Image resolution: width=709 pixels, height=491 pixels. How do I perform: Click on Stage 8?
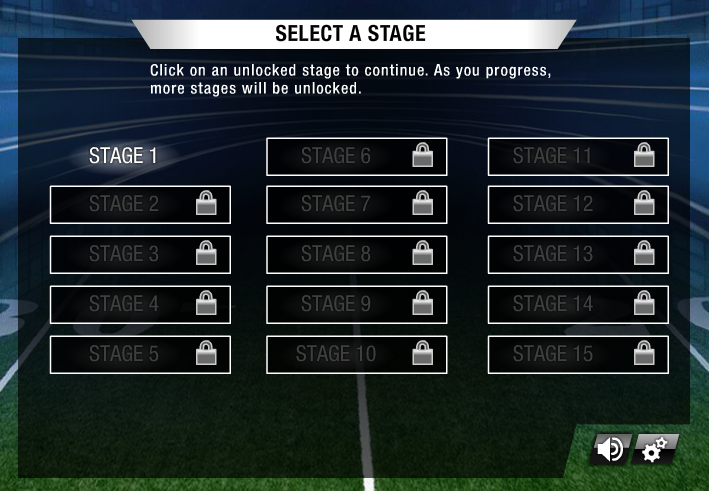coord(356,254)
